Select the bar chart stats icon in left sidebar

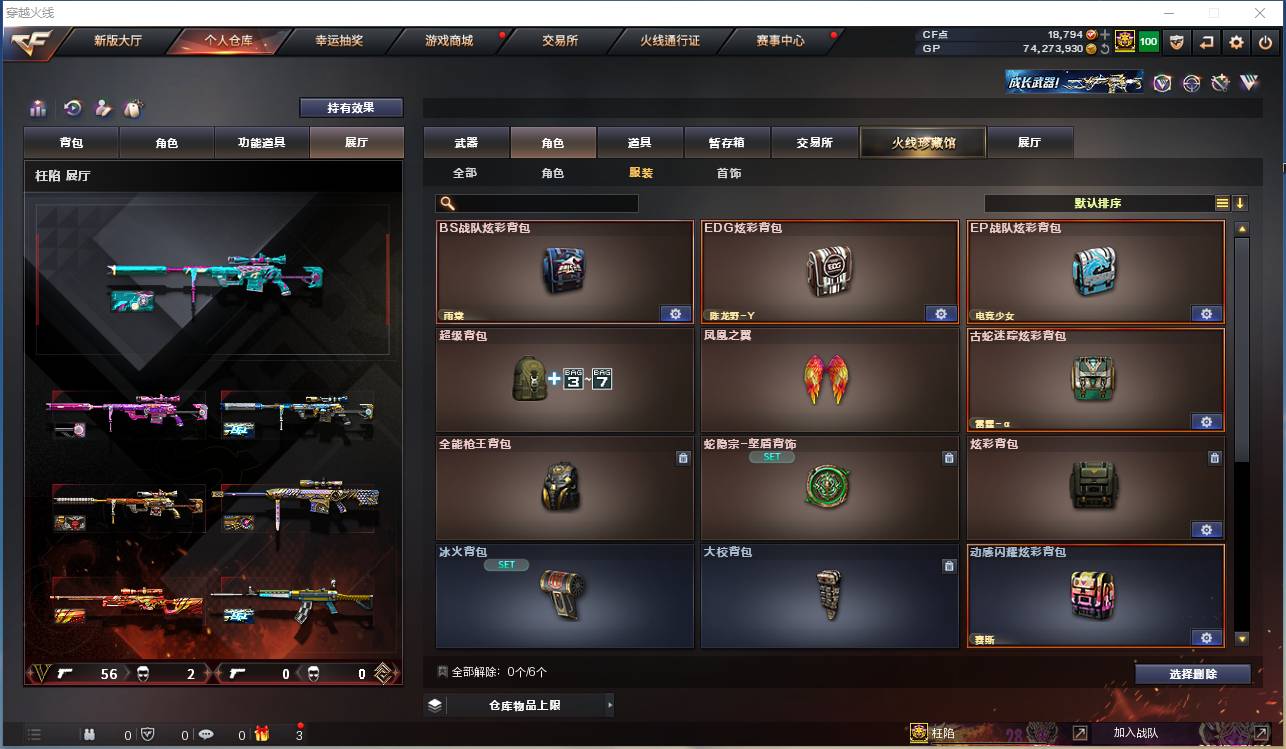pos(37,109)
